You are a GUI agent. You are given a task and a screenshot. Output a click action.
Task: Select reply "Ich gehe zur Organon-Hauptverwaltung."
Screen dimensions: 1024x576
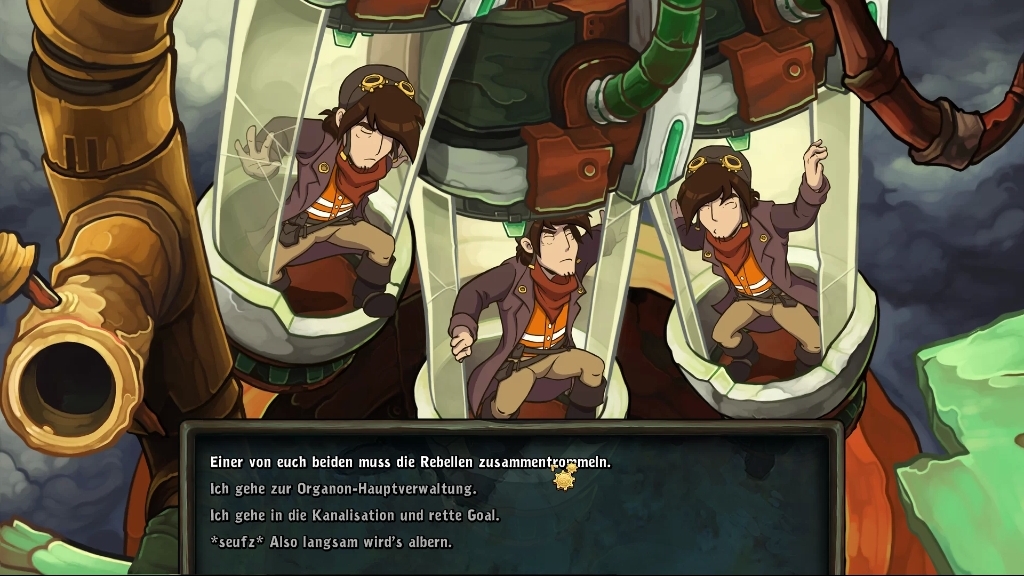(343, 489)
